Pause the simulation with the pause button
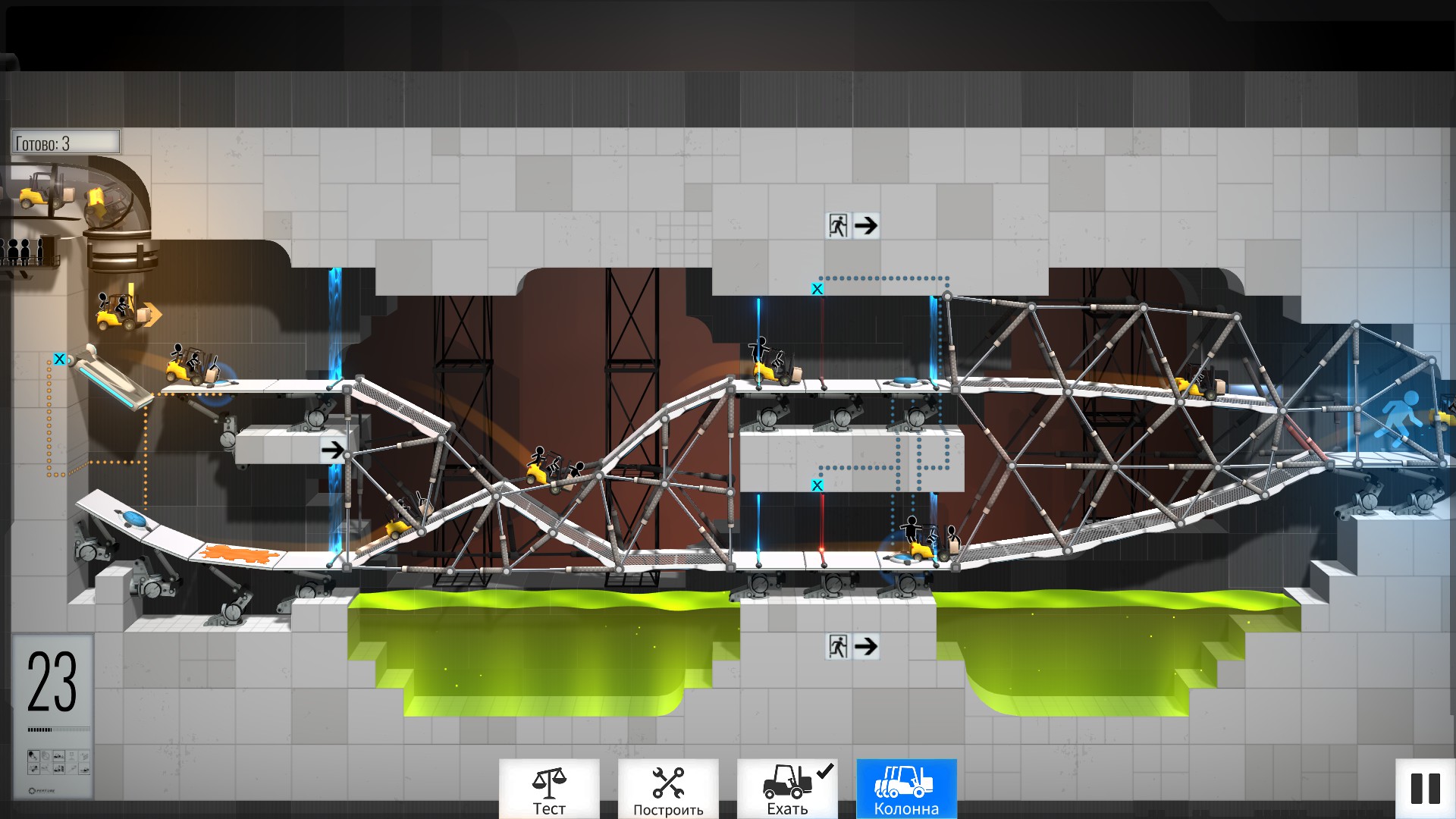This screenshot has height=819, width=1456. 1425,789
